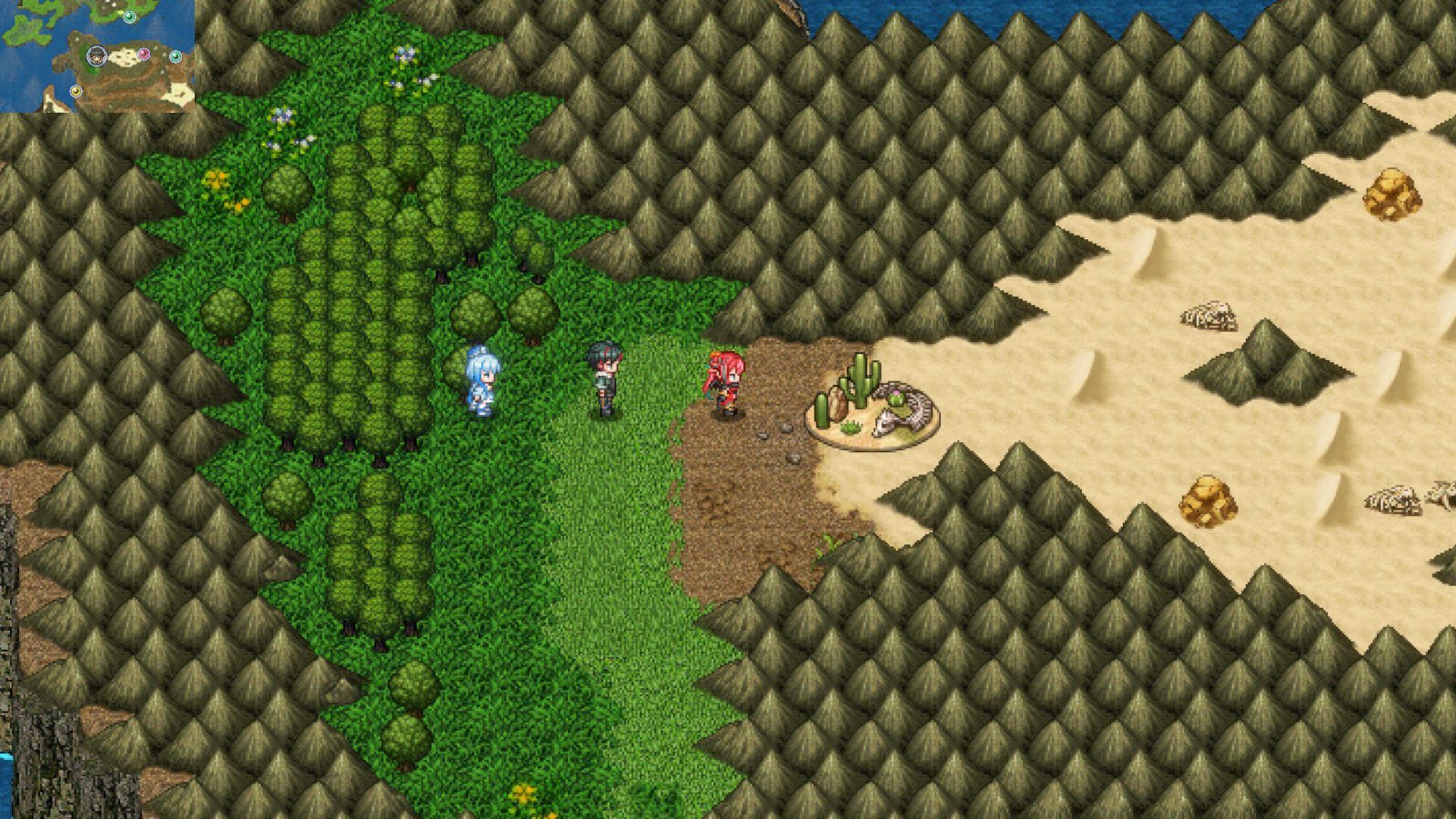The width and height of the screenshot is (1456, 819).
Task: Select the pink location marker on the minimap
Action: [x=144, y=55]
